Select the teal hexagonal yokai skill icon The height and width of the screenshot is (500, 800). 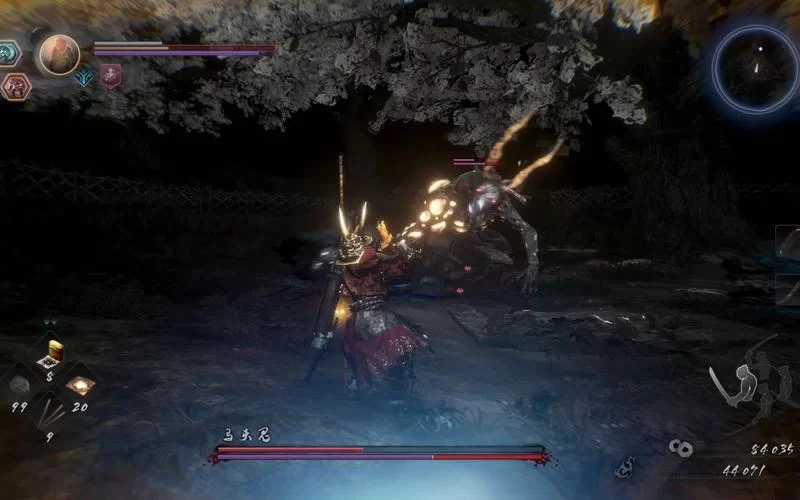[x=10, y=52]
